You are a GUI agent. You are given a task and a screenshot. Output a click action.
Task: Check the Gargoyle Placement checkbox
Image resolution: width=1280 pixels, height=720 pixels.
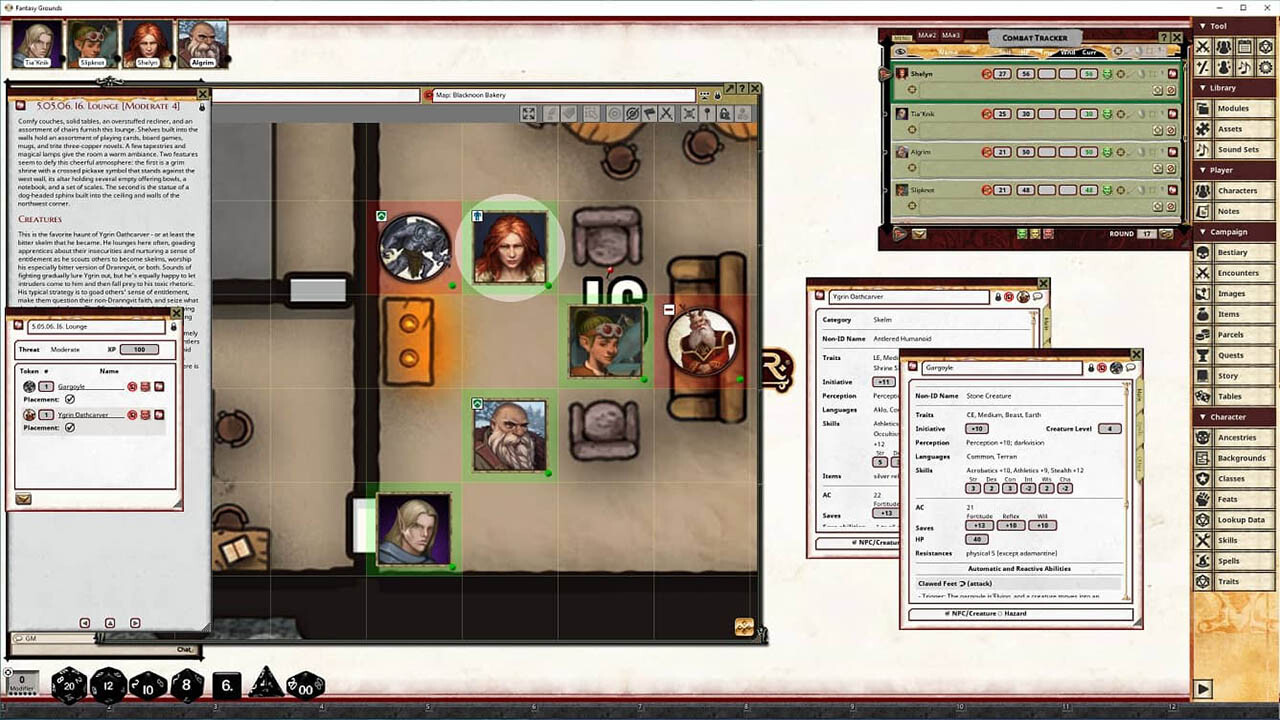(70, 399)
